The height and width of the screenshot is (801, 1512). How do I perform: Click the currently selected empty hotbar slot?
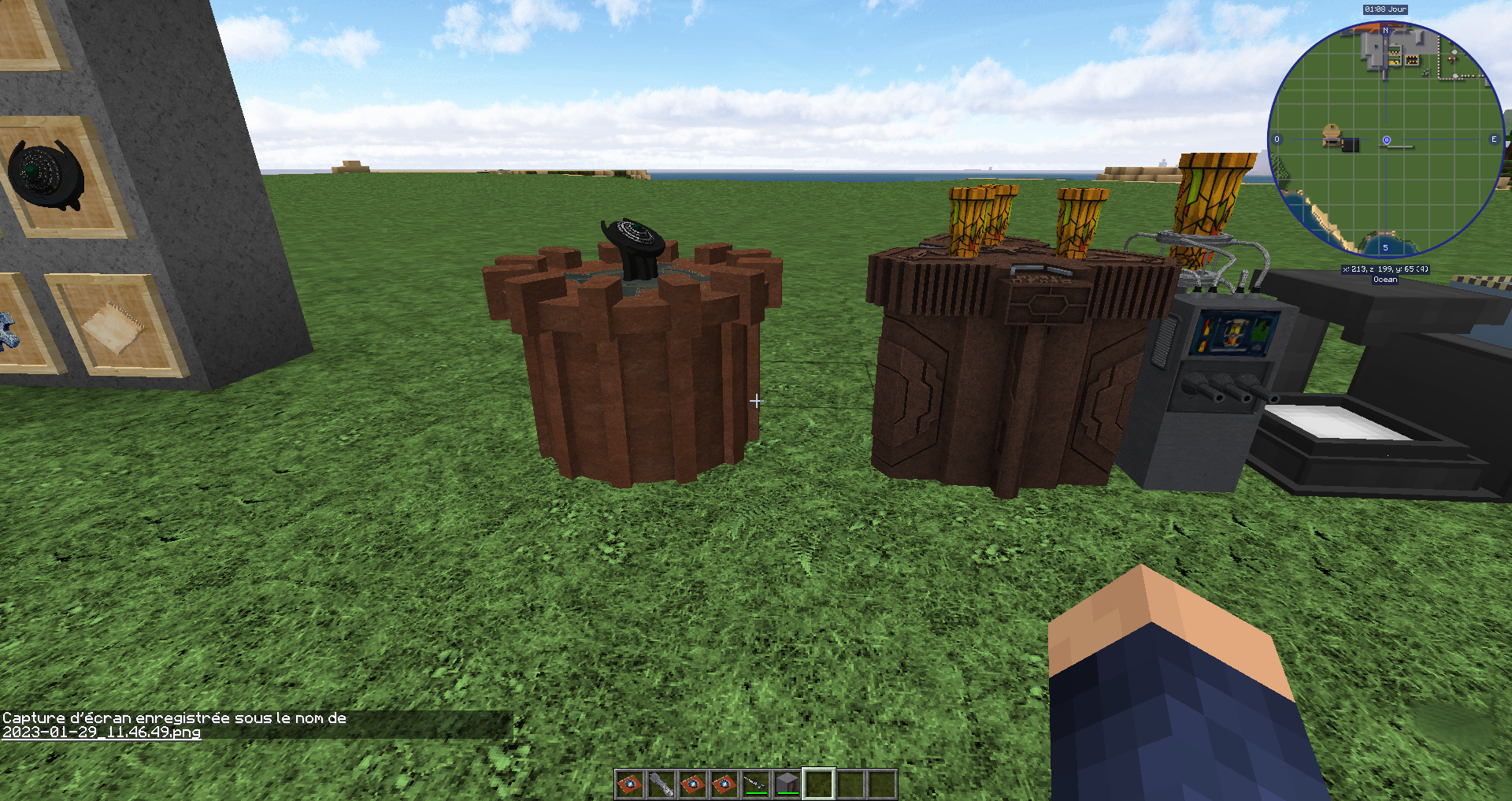(x=817, y=784)
